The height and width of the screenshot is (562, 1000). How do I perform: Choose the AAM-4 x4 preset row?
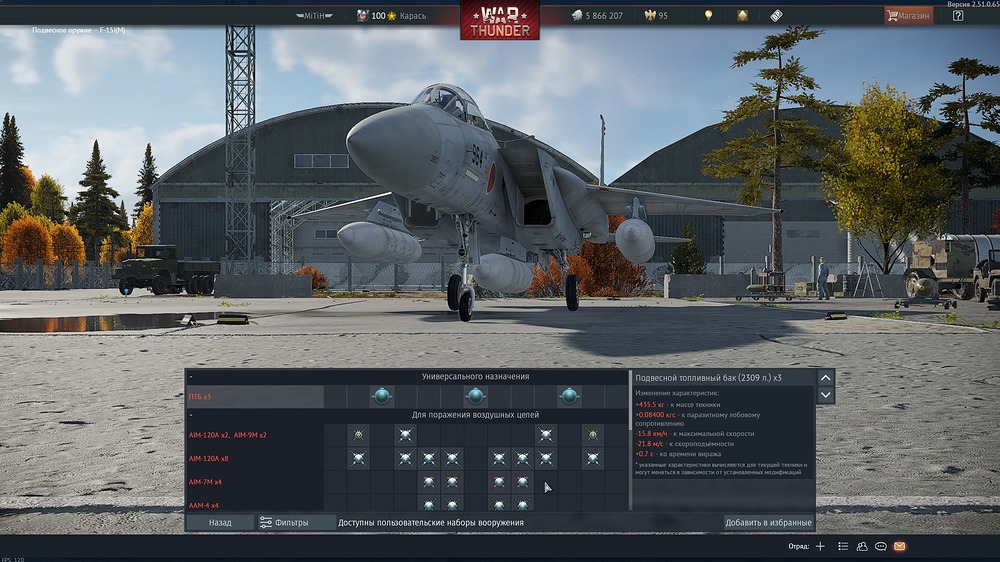tap(255, 504)
